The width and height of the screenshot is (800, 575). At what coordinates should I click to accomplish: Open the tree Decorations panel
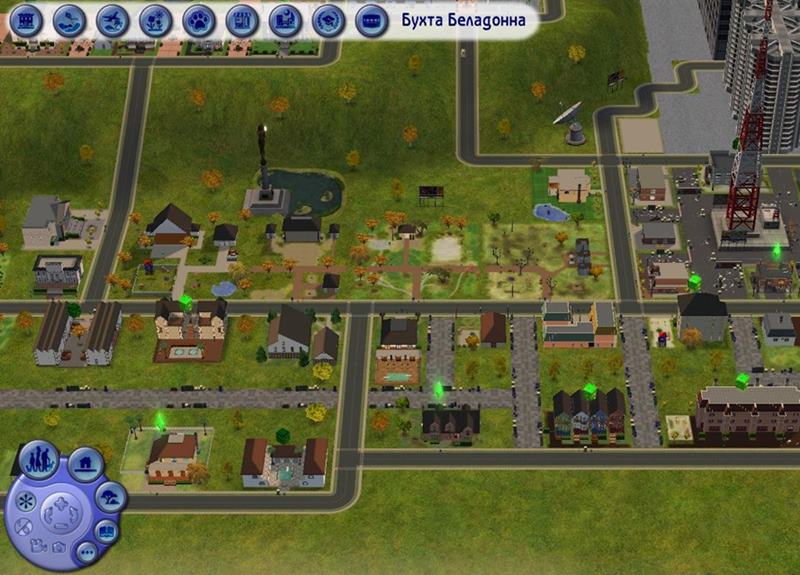pyautogui.click(x=110, y=496)
